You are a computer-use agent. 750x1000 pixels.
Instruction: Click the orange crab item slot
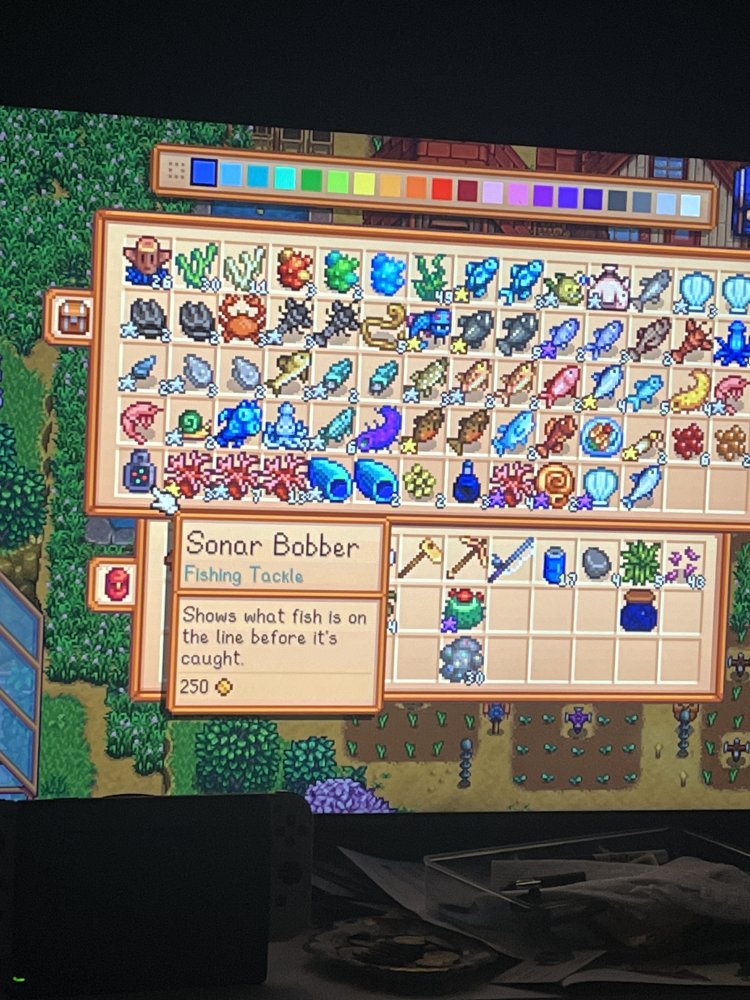coord(241,318)
